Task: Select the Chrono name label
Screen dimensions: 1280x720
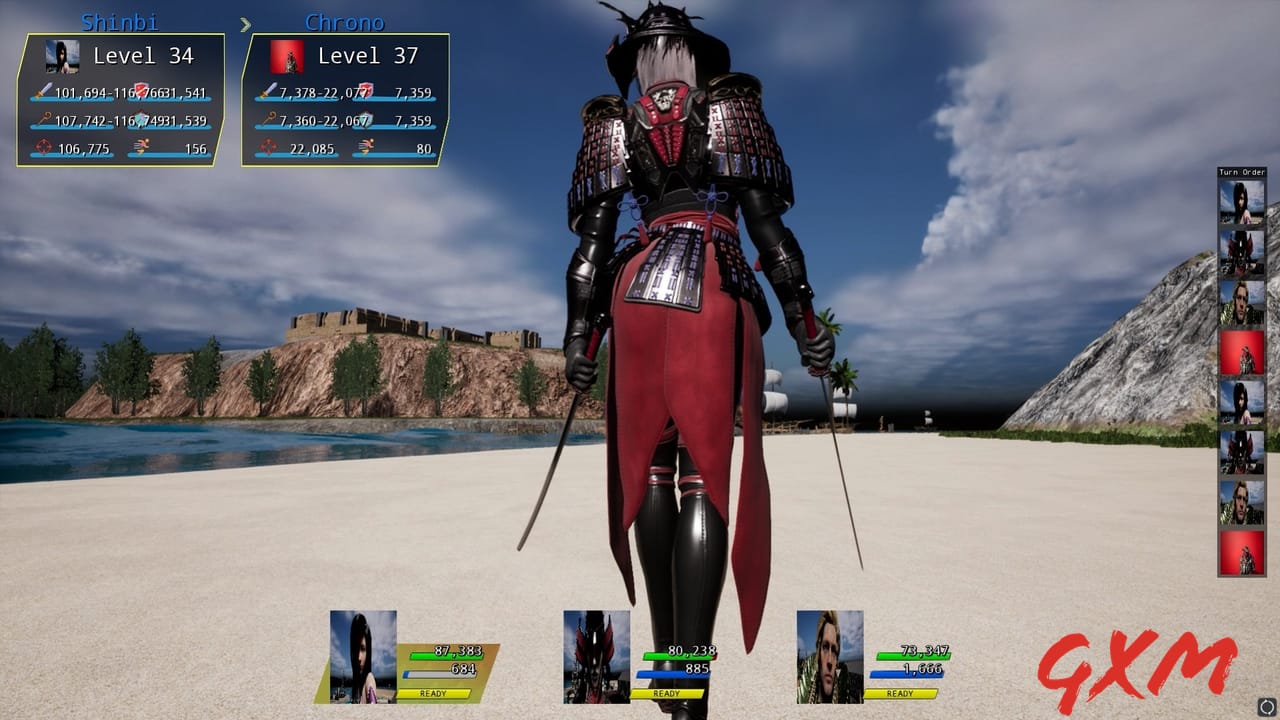Action: click(344, 22)
